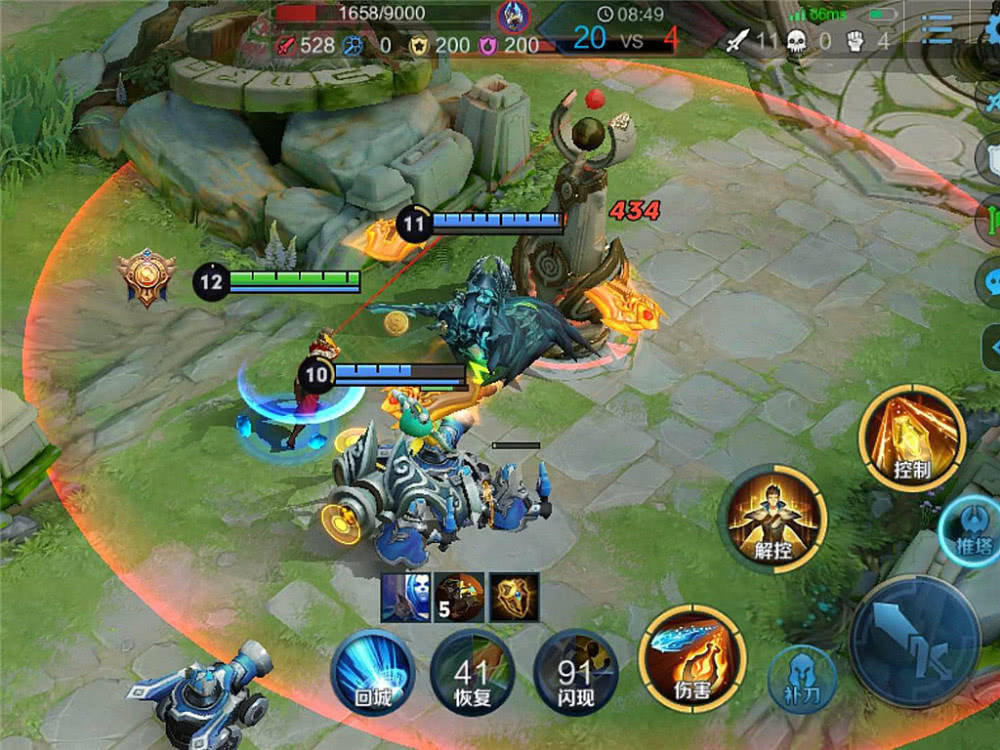Select the golden shield buff icon
The width and height of the screenshot is (1000, 750).
tap(513, 598)
